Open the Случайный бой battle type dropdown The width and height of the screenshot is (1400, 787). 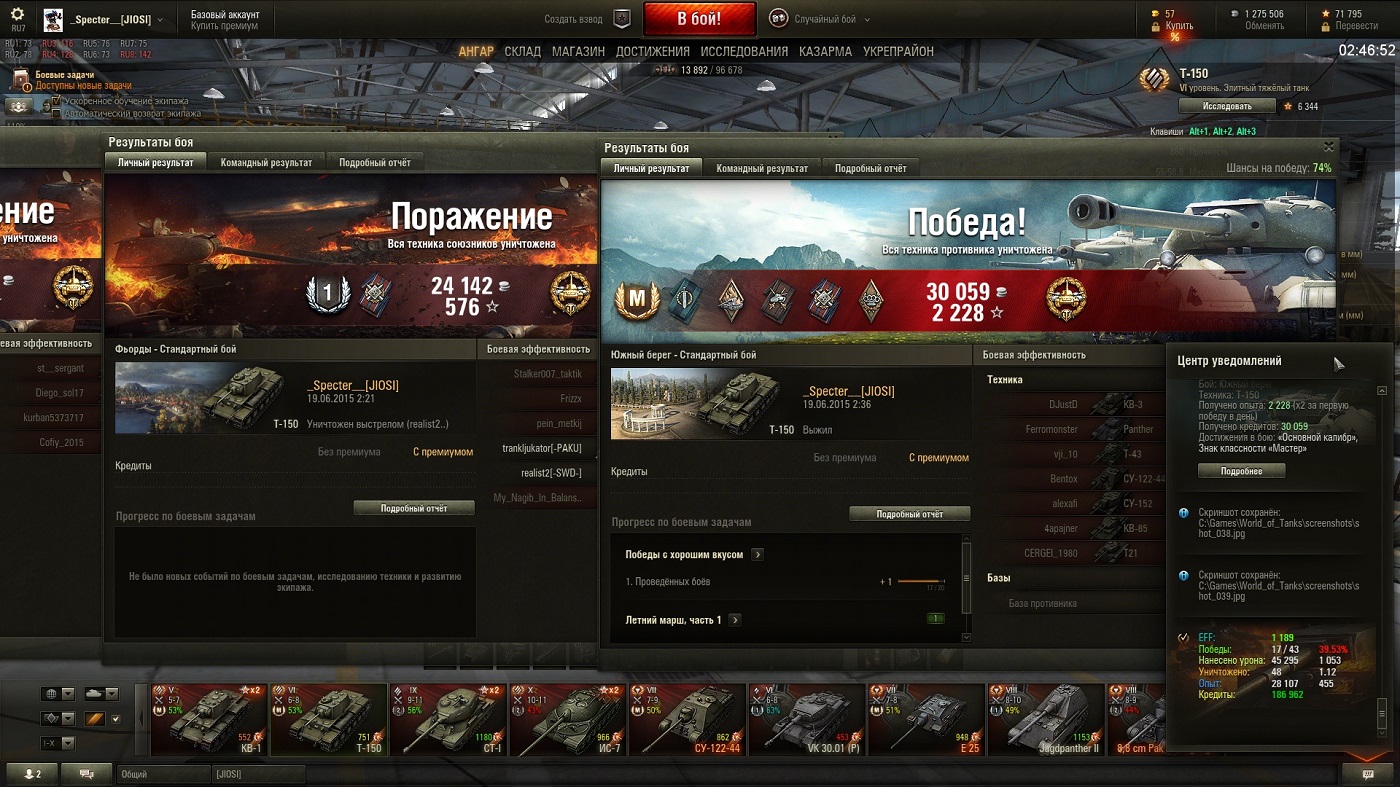[820, 19]
